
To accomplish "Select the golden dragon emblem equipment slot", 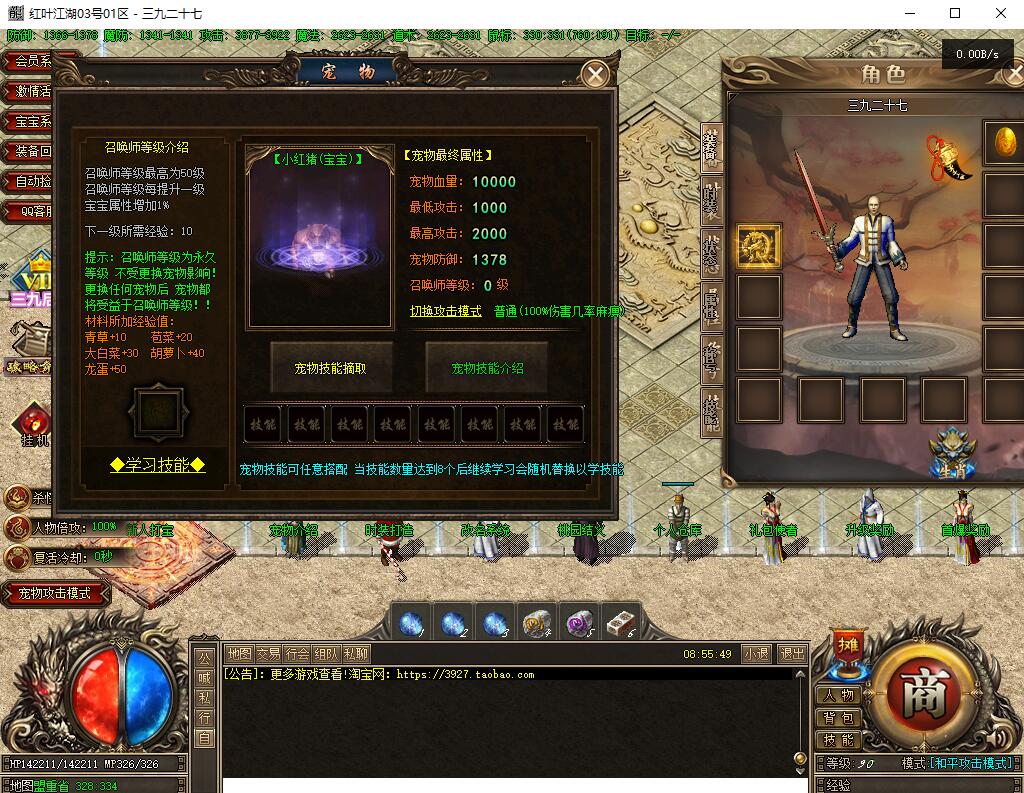I will 759,245.
